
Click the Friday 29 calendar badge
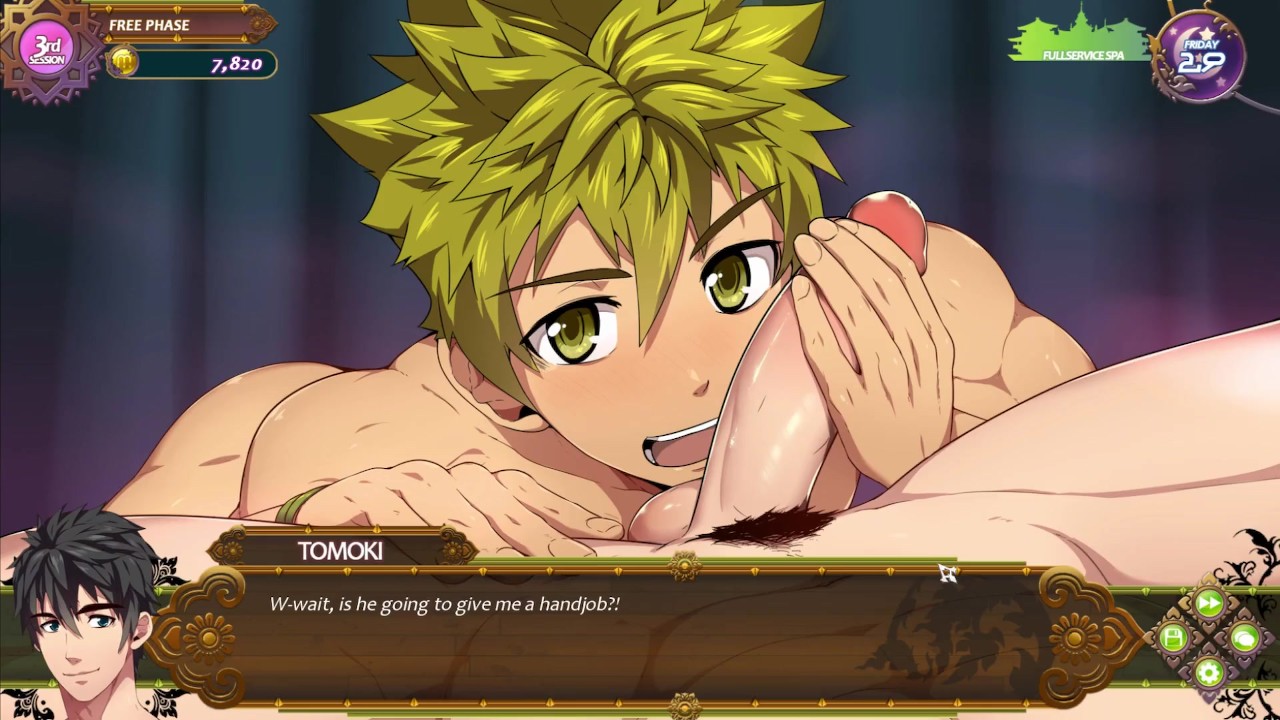pos(1198,56)
